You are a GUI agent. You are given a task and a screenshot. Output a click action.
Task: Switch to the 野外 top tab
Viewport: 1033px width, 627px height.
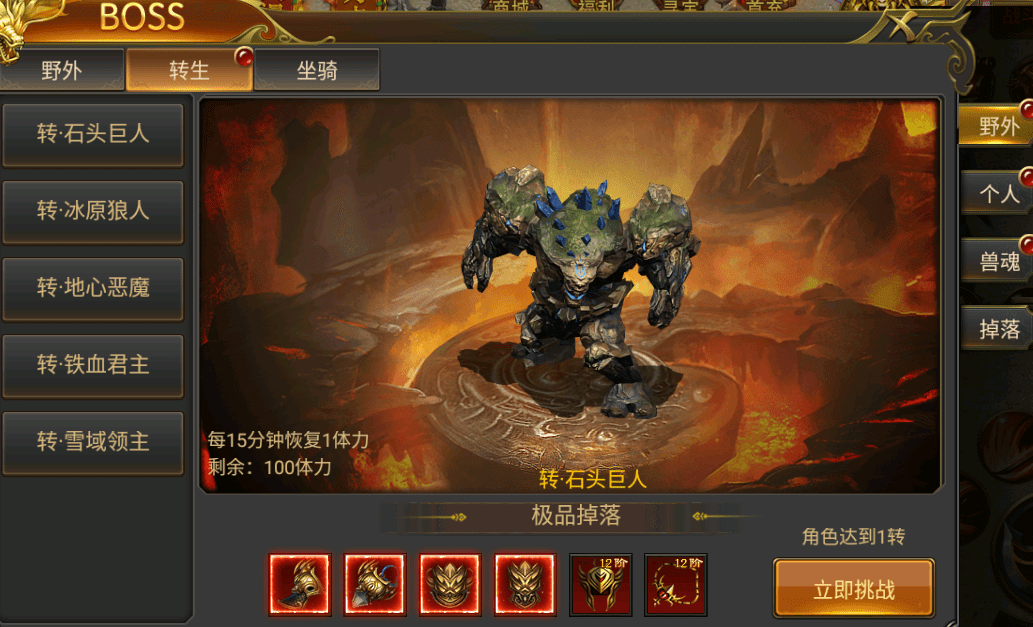coord(62,71)
